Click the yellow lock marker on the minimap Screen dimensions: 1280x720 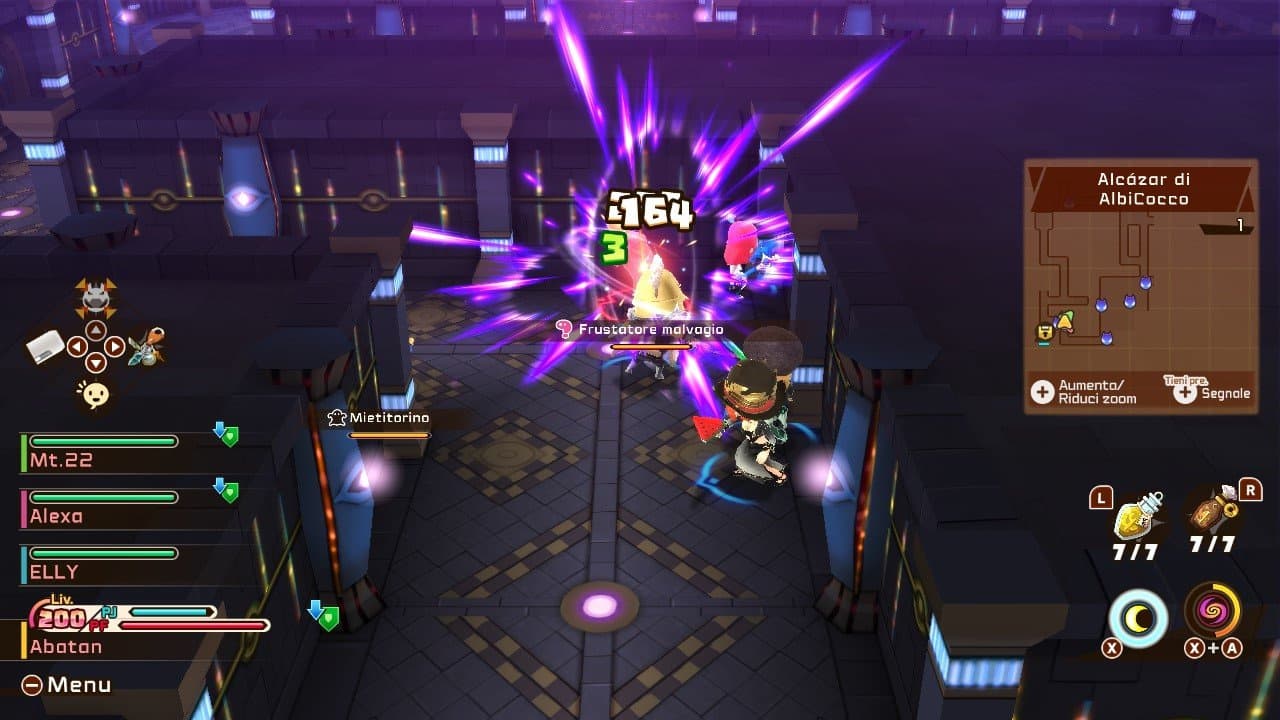pos(1045,331)
